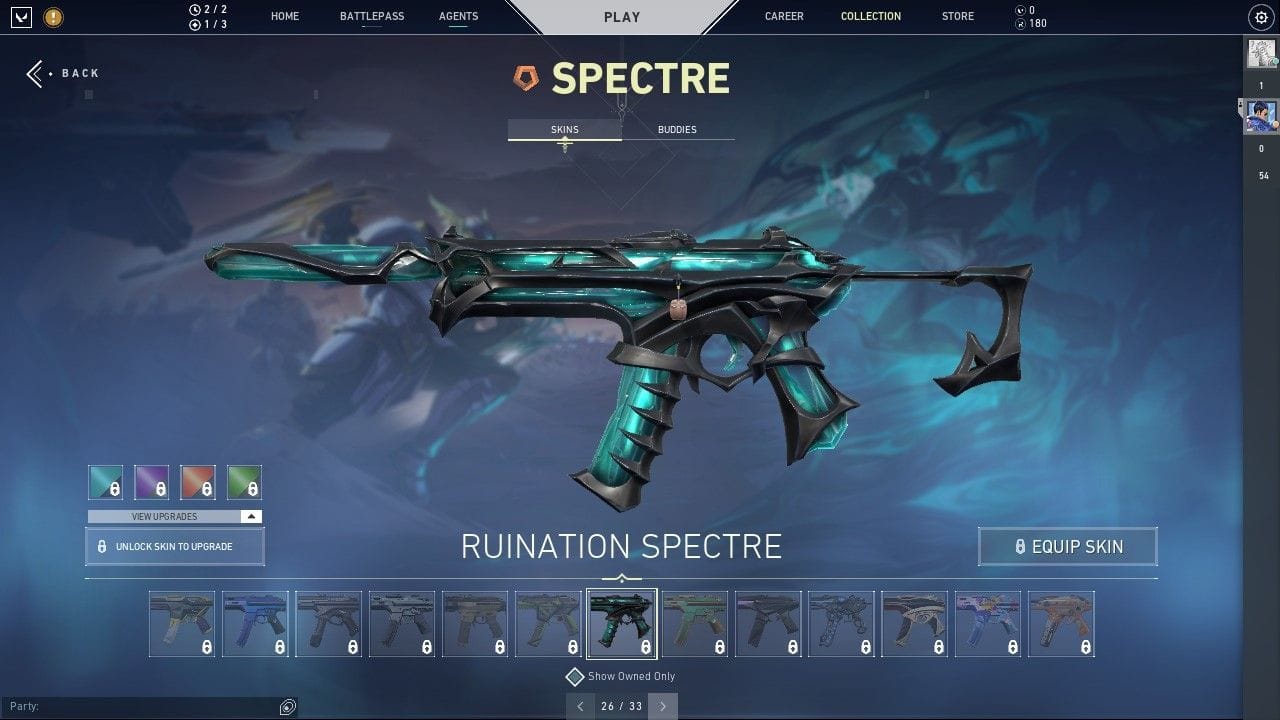
Task: Click the previous page arrow in skin carousel
Action: click(580, 706)
